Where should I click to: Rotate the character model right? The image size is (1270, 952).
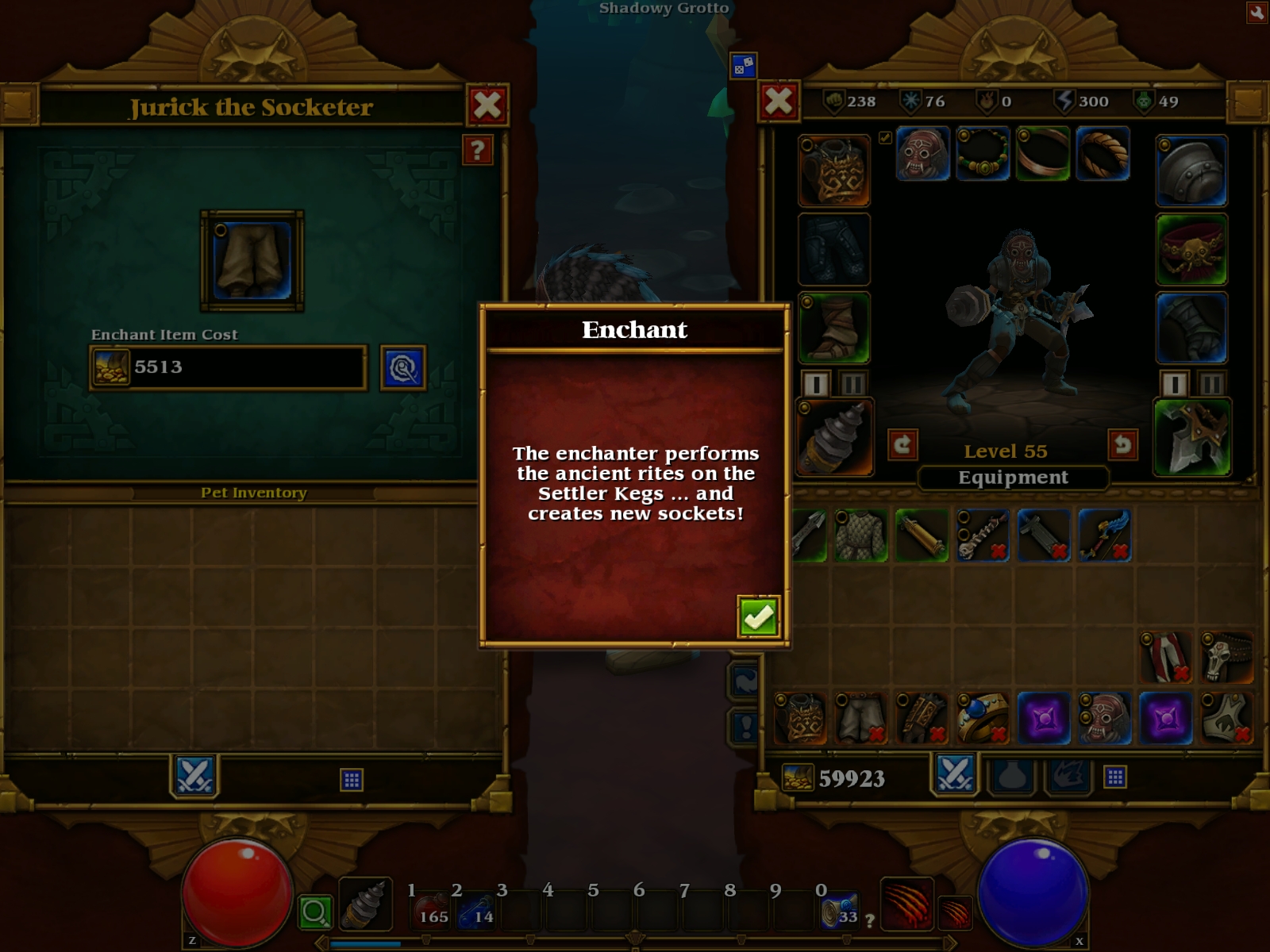click(1122, 444)
